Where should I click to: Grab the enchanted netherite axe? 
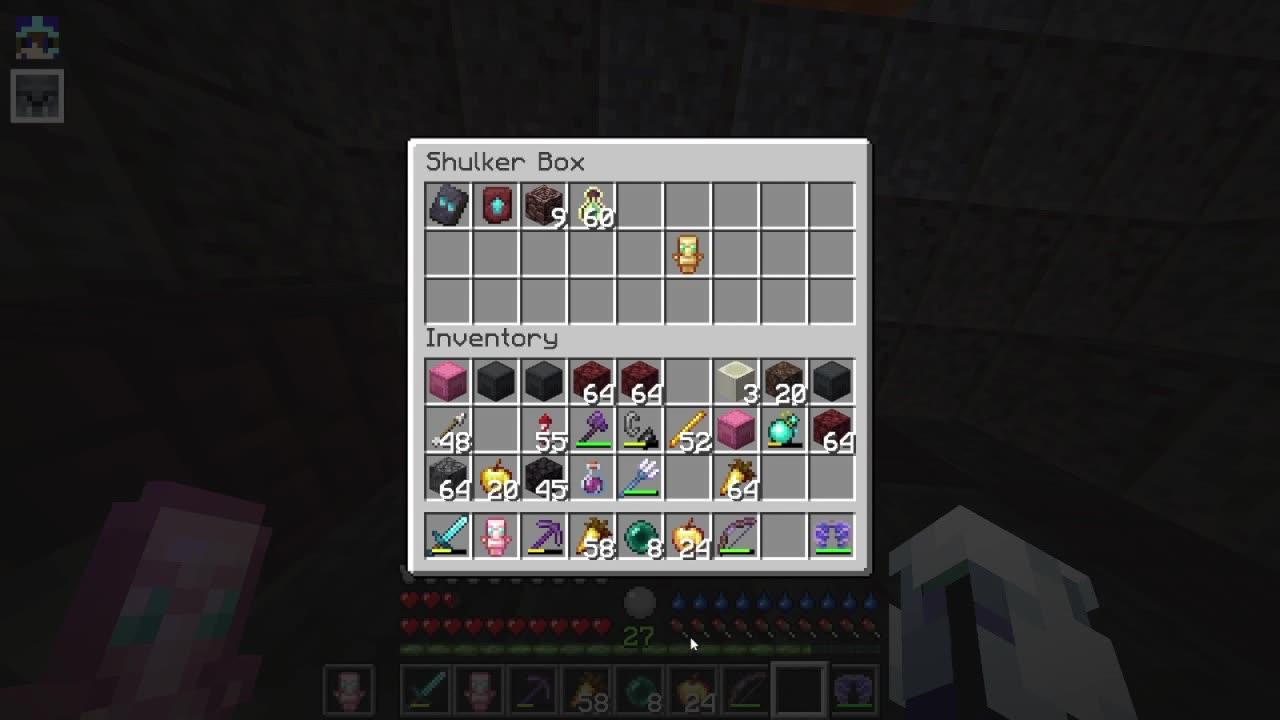pos(591,428)
